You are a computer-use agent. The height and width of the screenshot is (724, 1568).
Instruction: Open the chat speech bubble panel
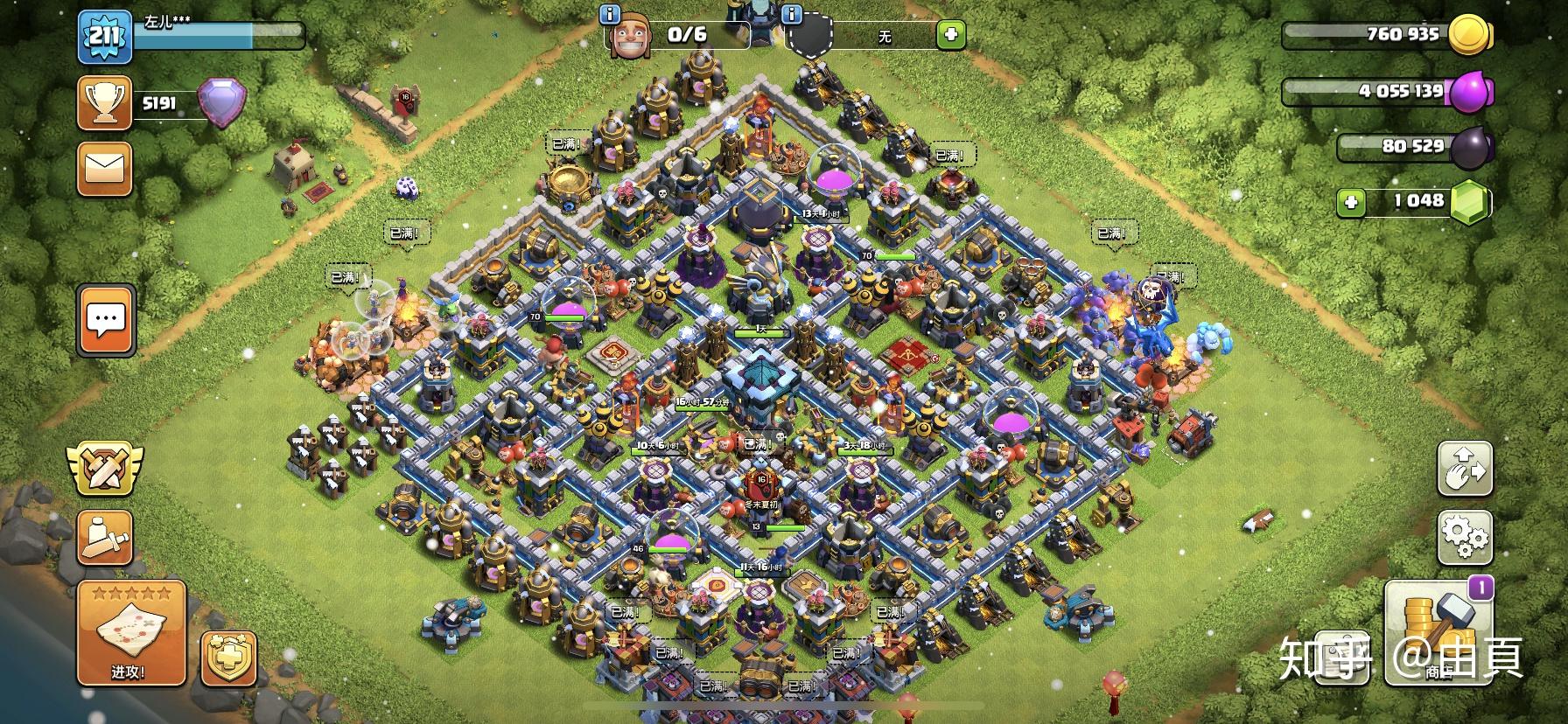point(106,320)
